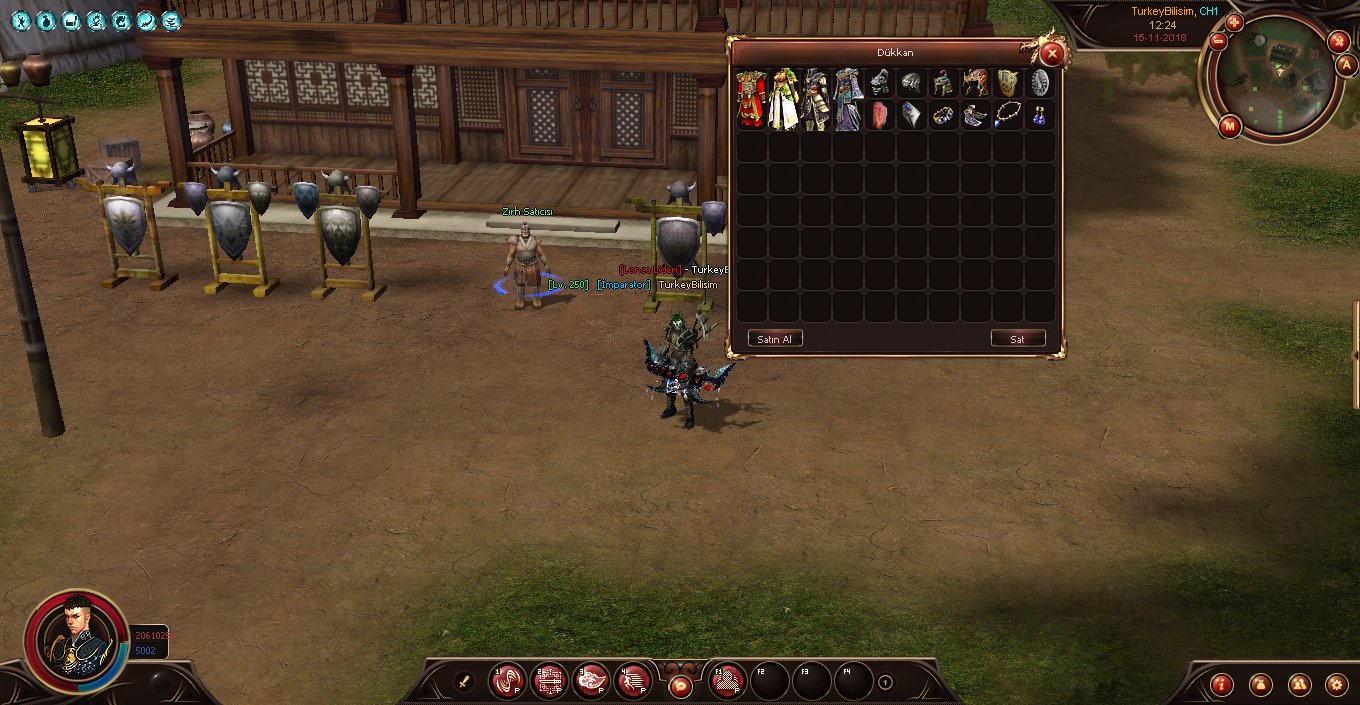Select the red armor in the shop
This screenshot has width=1360, height=705.
coord(751,98)
